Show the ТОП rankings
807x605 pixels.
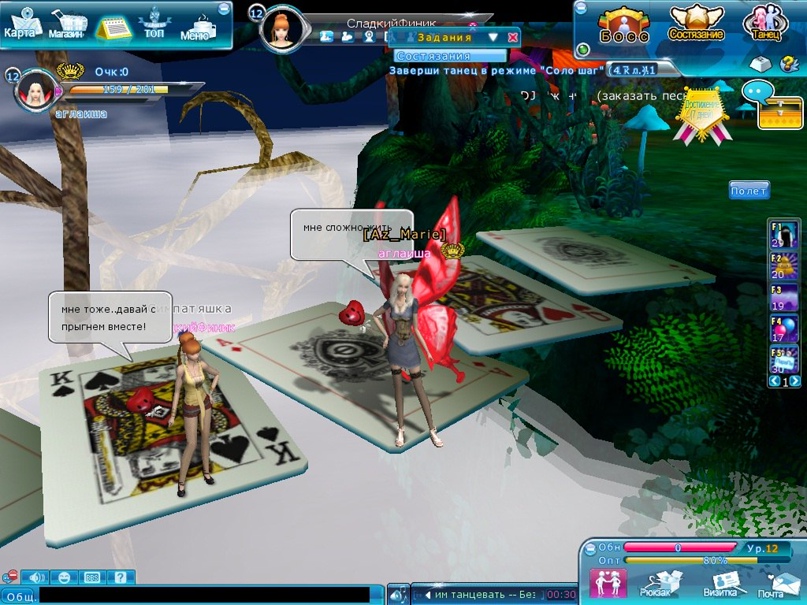154,24
